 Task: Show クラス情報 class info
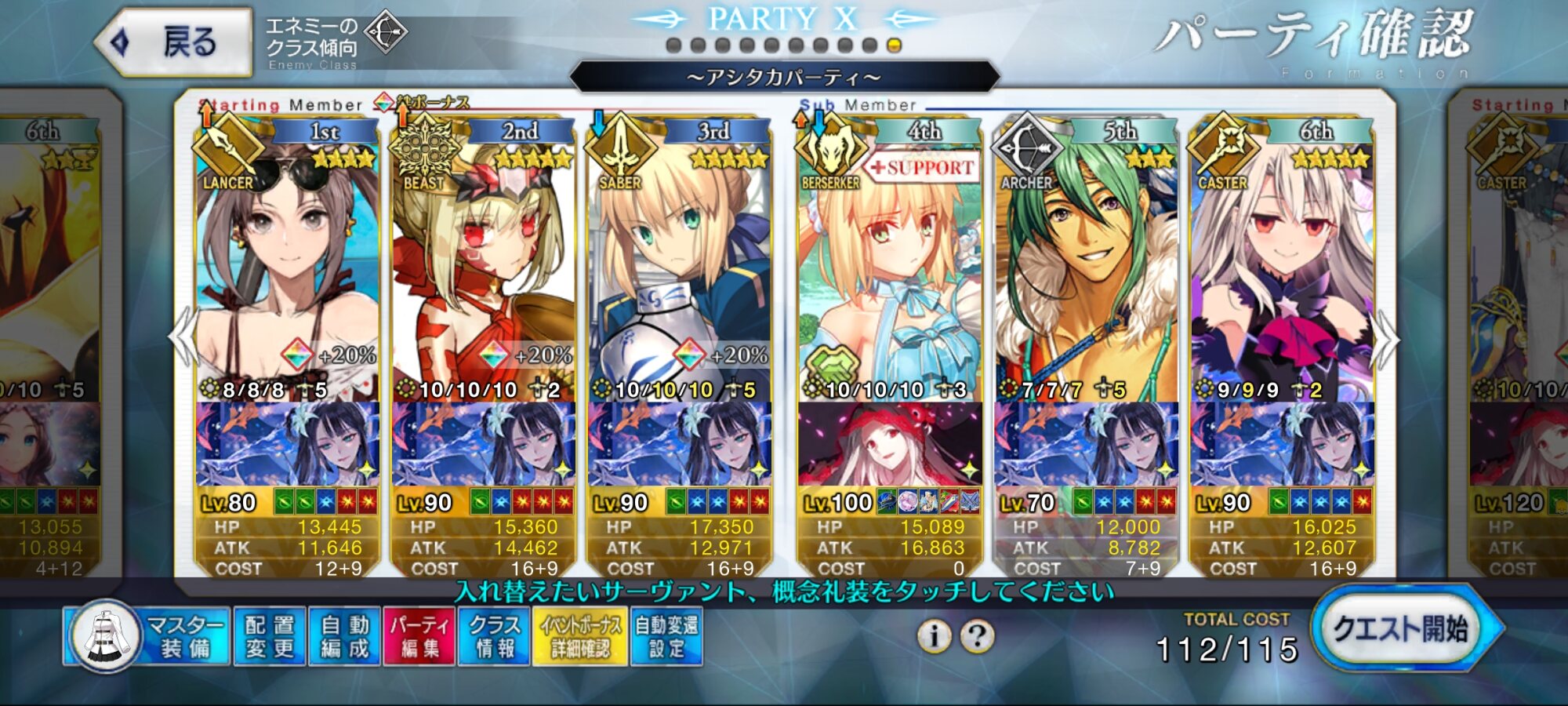494,636
